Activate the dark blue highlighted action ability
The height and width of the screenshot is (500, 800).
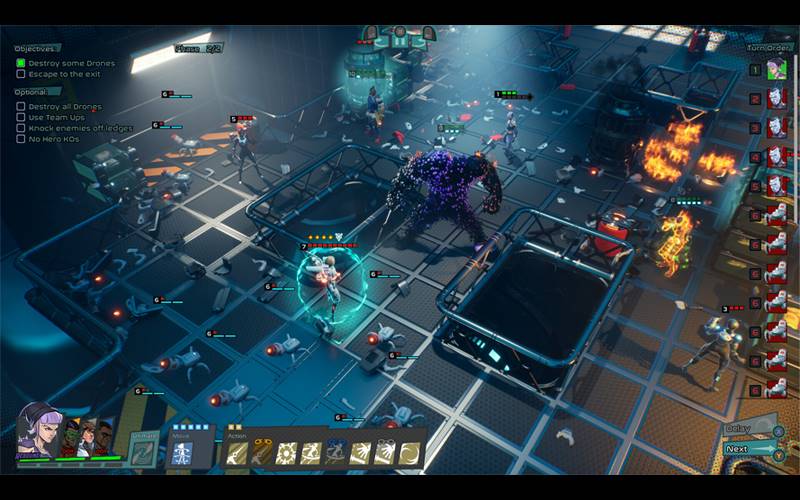point(336,453)
